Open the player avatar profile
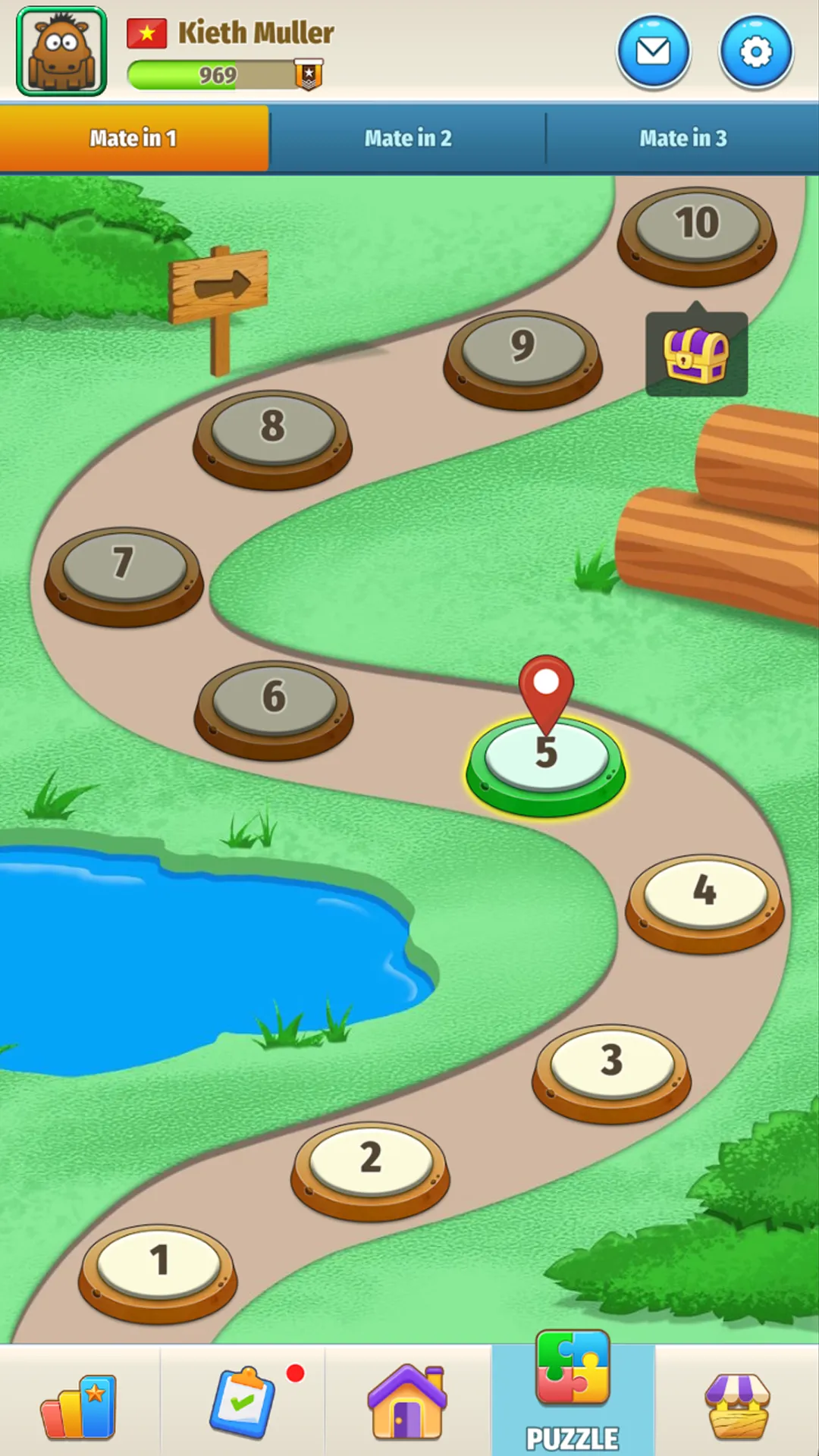 coord(61,52)
